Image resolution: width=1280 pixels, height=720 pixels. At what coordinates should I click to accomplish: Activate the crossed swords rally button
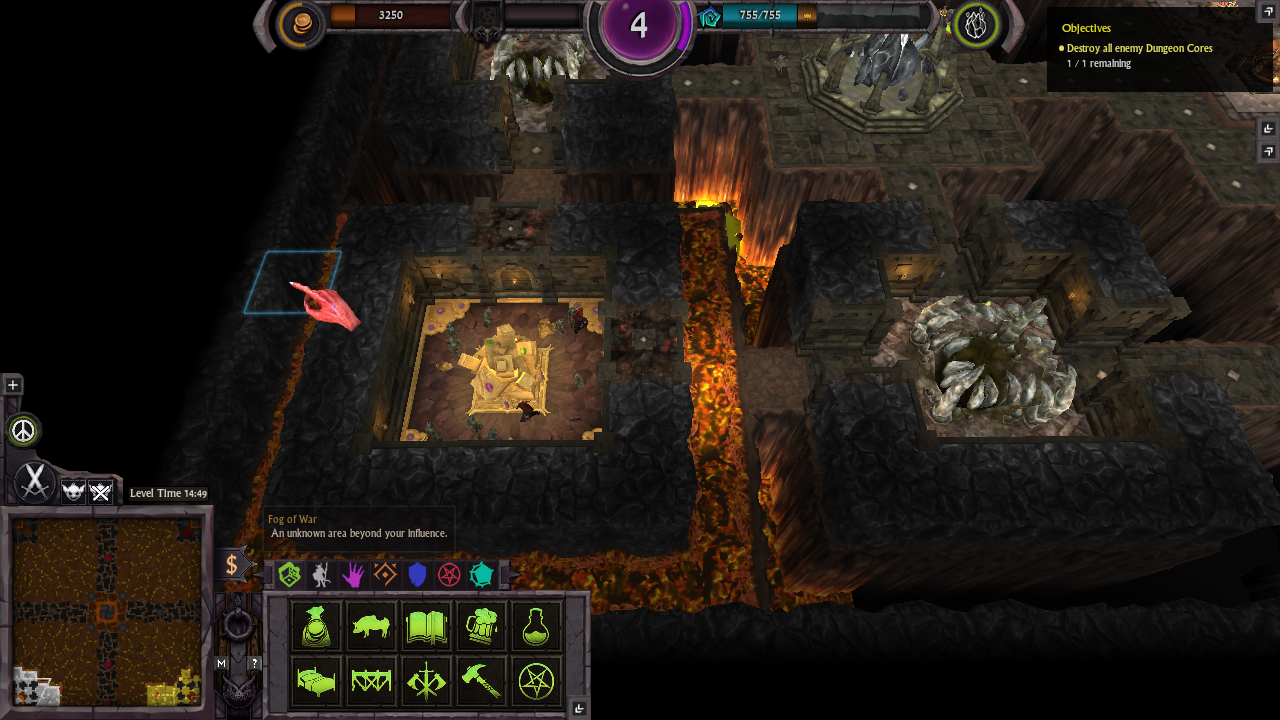34,482
